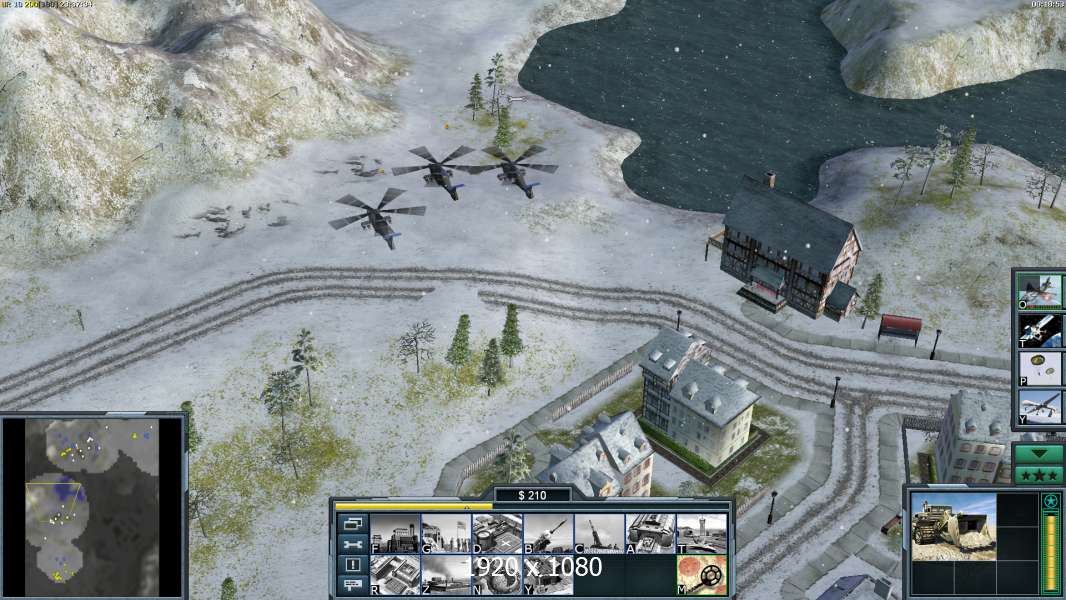Click the exclamation mark button
Screen dimensions: 1066x600
pyautogui.click(x=352, y=565)
